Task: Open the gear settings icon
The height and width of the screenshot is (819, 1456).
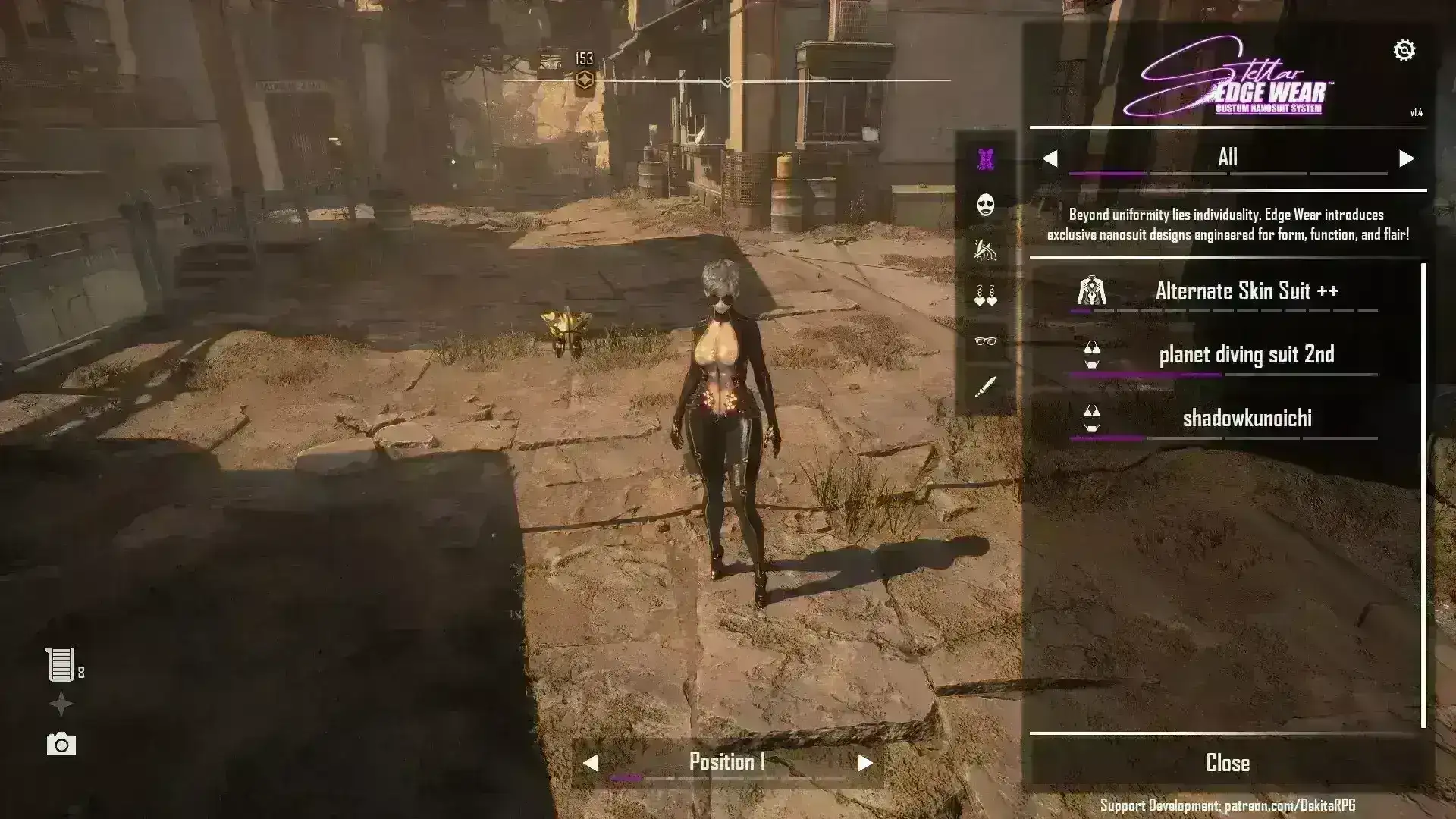Action: [1404, 50]
